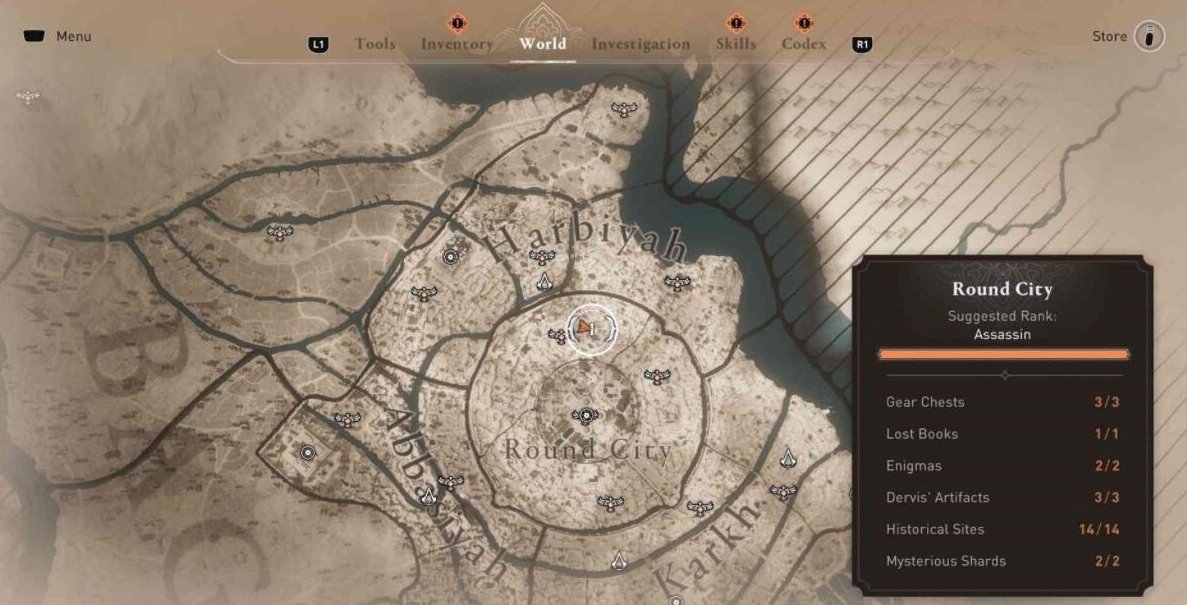Pick the Historical Sites row

pyautogui.click(x=1002, y=529)
